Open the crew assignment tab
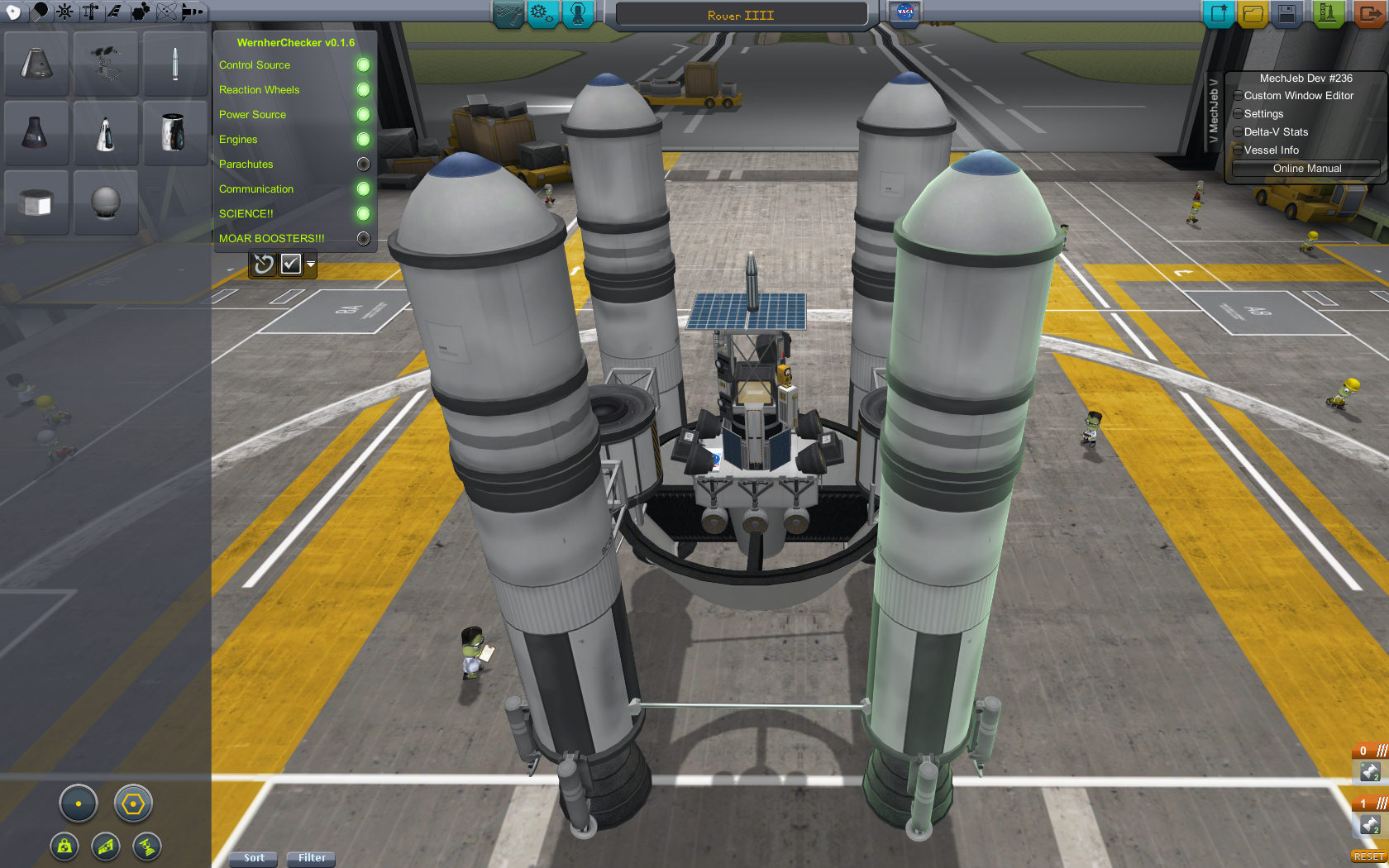Viewport: 1389px width, 868px height. click(x=578, y=14)
